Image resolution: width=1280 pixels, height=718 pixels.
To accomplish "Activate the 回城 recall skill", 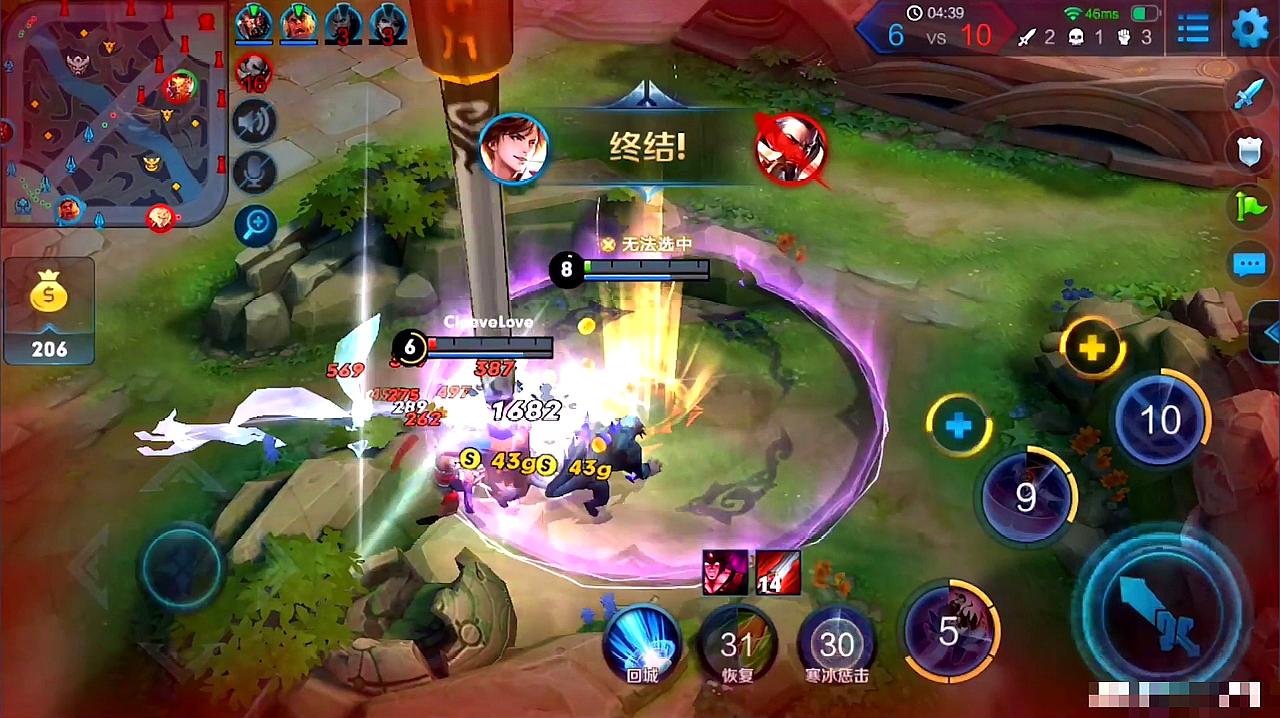I will pyautogui.click(x=641, y=643).
